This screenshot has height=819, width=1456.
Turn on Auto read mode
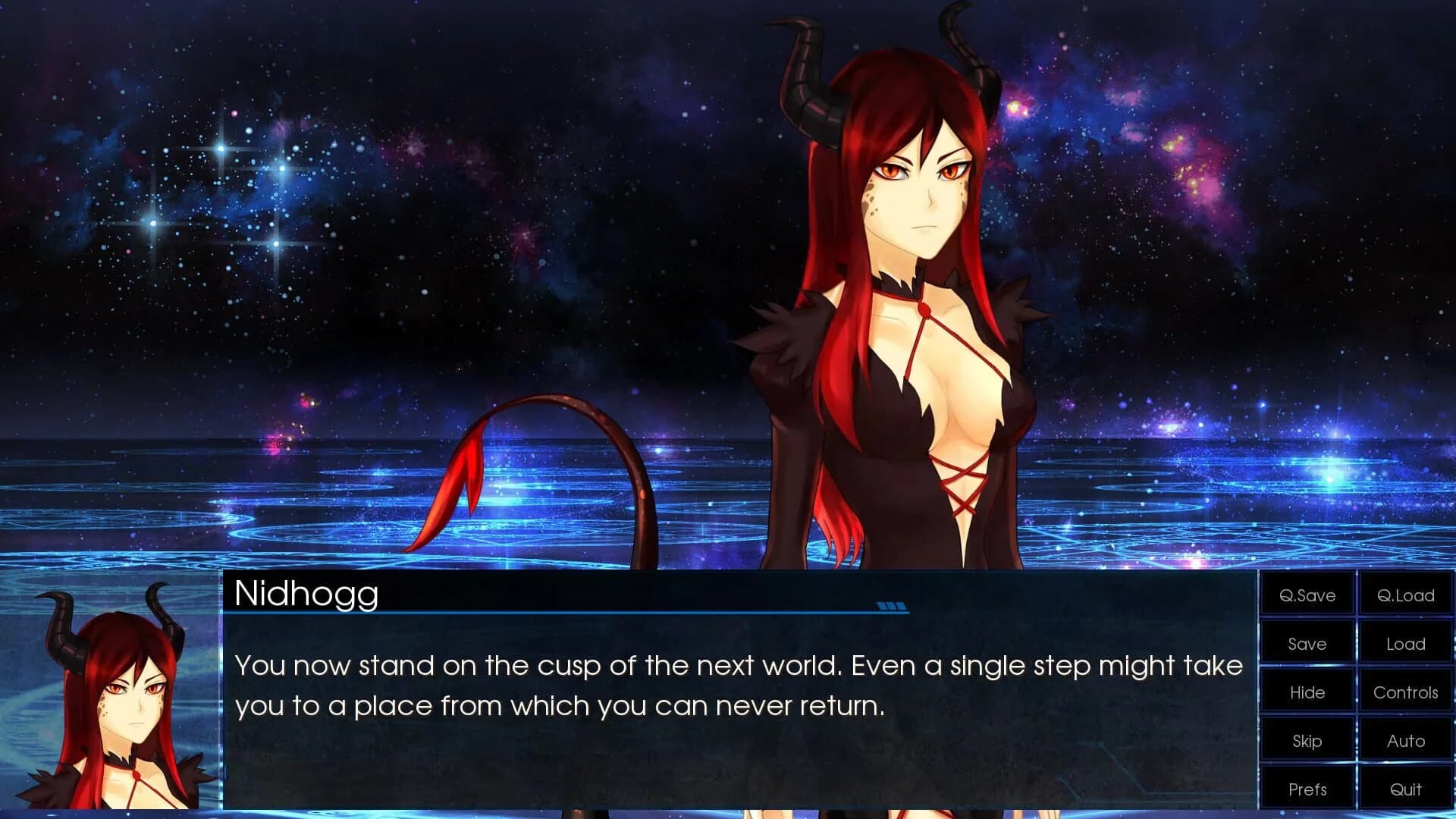tap(1405, 740)
